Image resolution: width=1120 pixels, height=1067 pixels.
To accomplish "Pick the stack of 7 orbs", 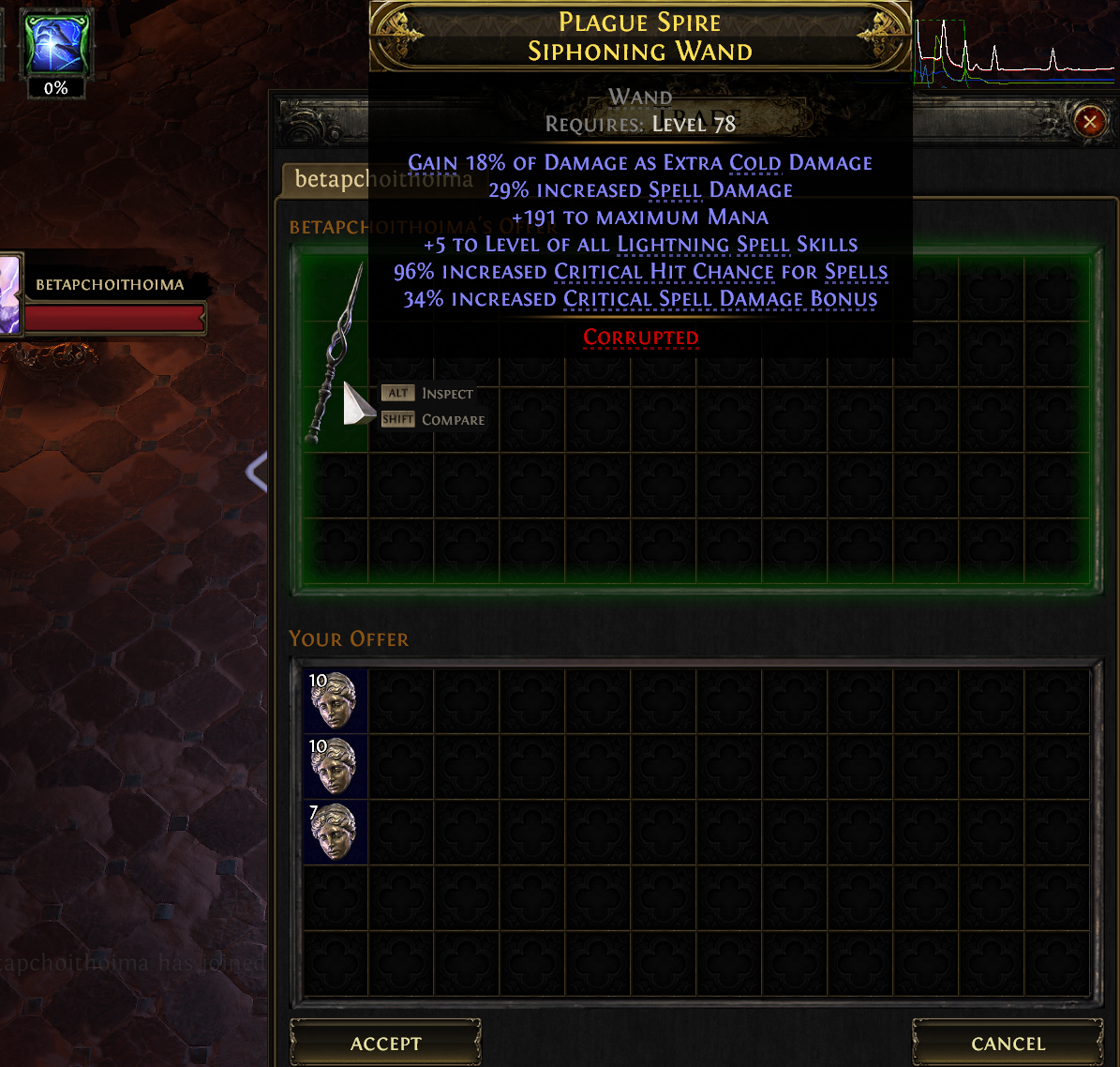I will click(336, 832).
